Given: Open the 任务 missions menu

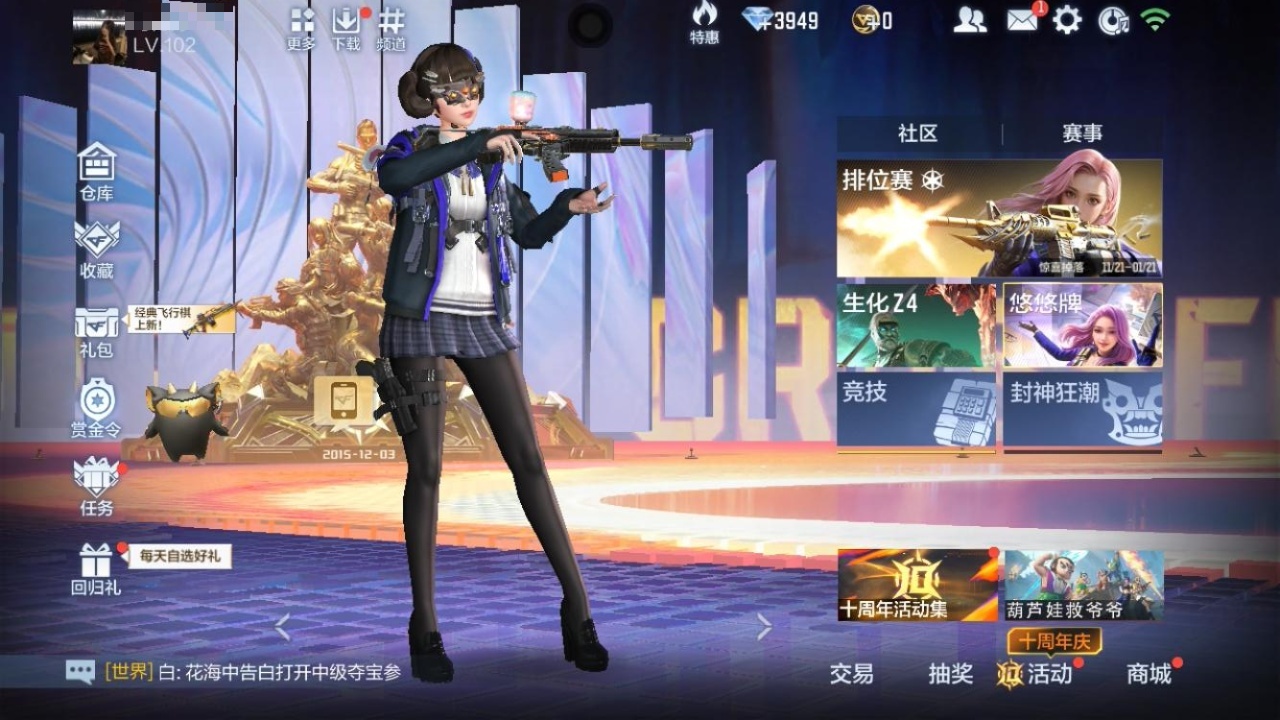Looking at the screenshot, I should [x=97, y=485].
